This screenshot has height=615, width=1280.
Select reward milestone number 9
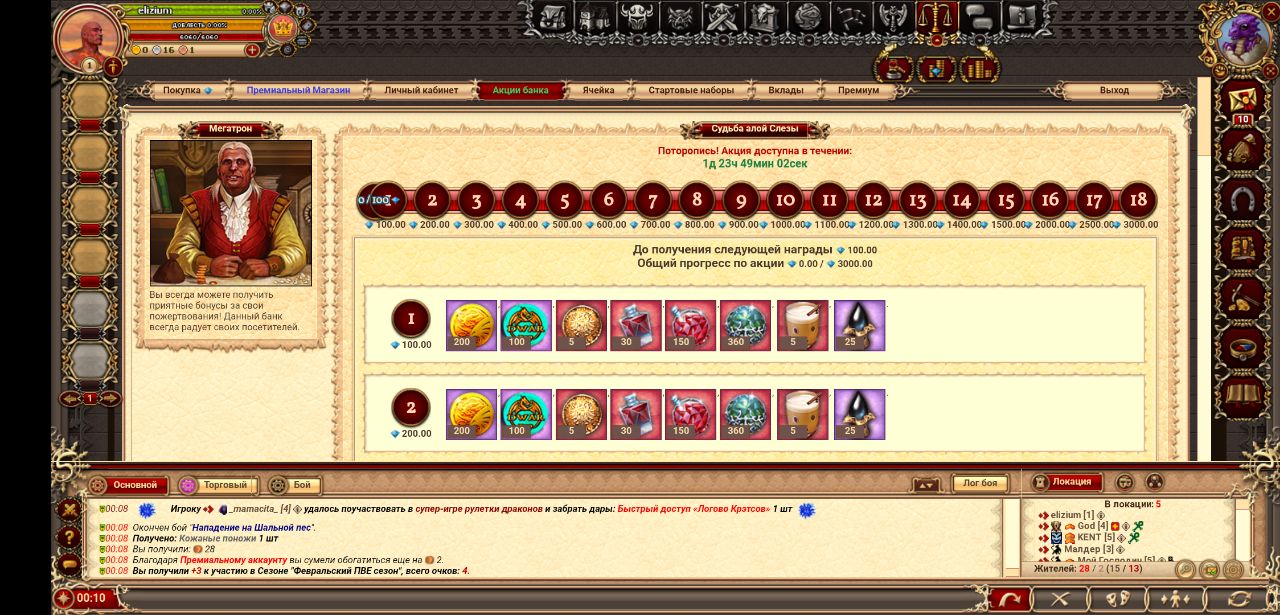pyautogui.click(x=741, y=200)
